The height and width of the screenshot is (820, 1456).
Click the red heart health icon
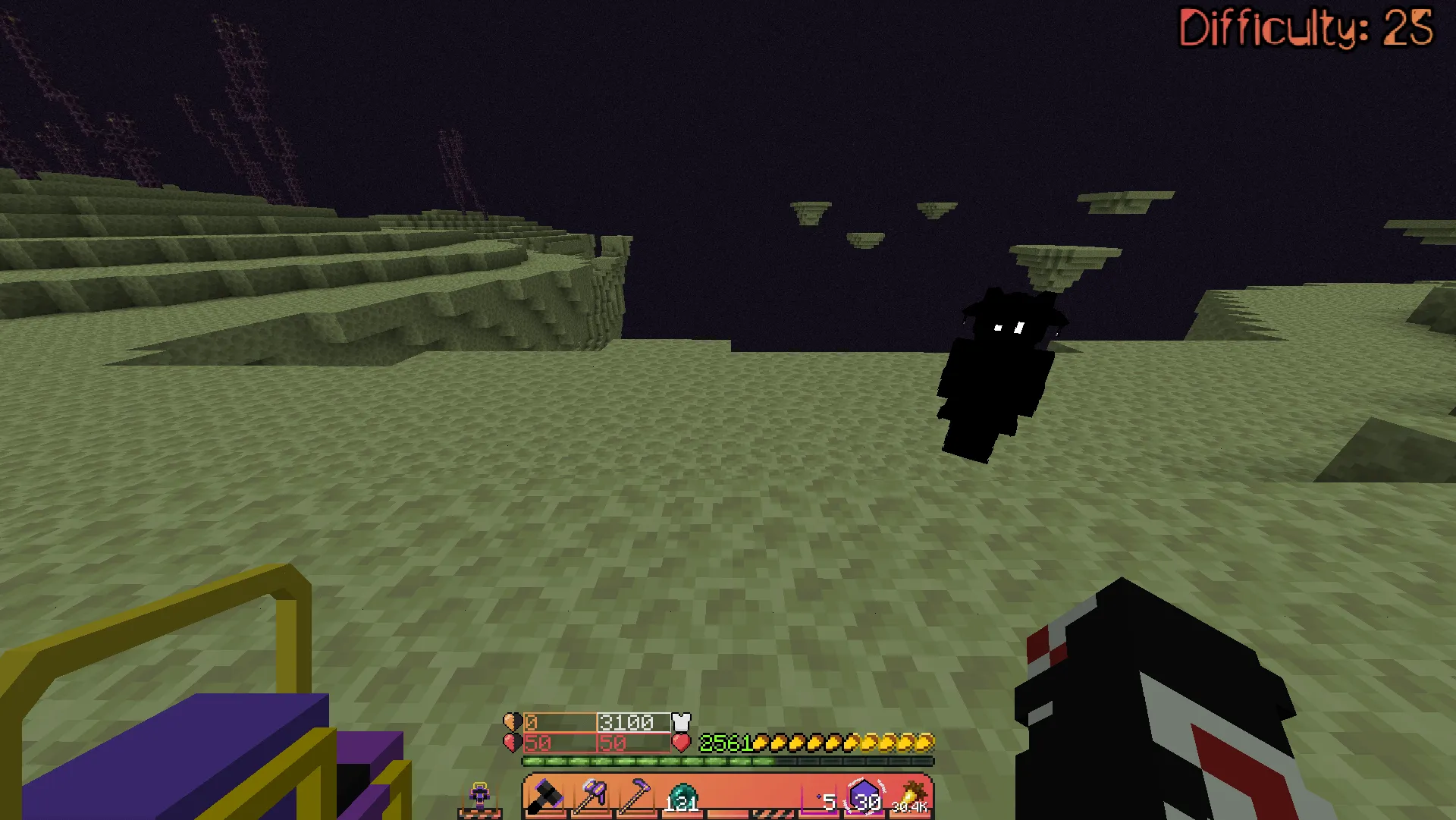[681, 743]
